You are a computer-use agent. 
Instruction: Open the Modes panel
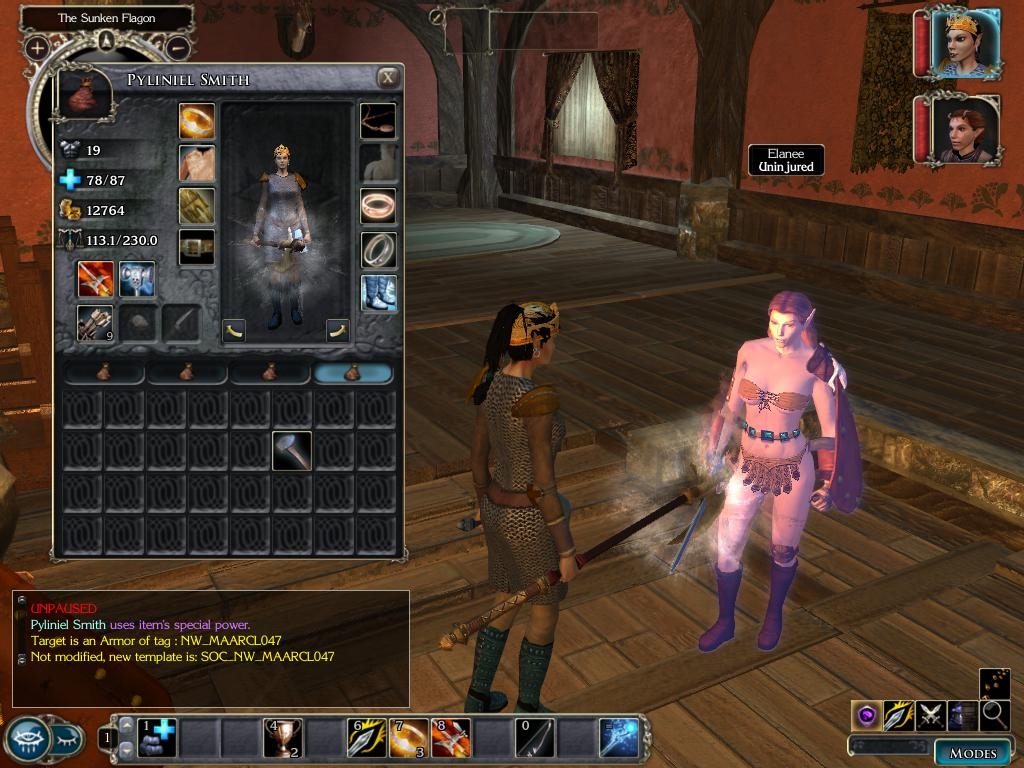pos(972,753)
